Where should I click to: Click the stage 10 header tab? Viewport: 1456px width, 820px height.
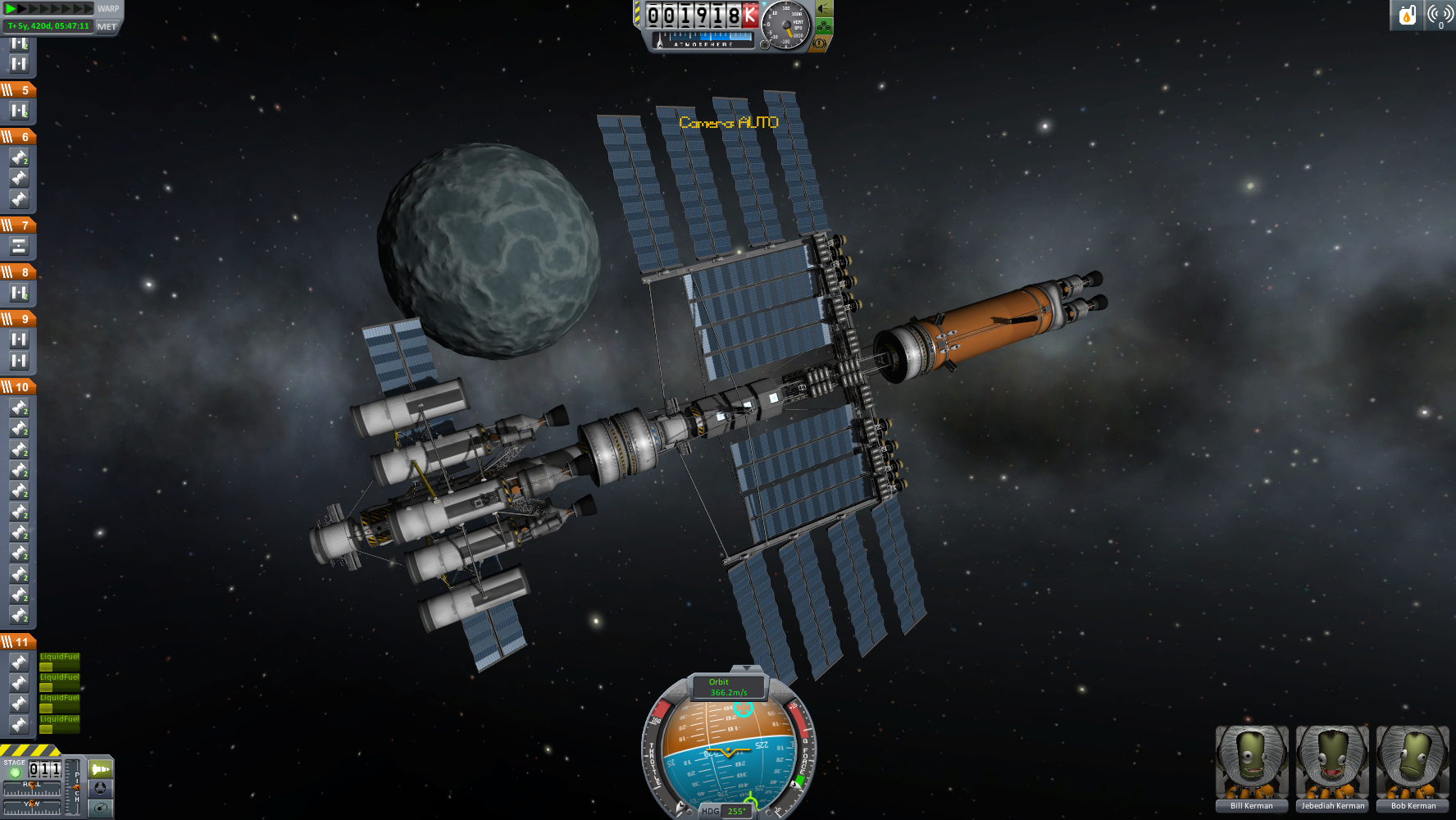tap(17, 386)
